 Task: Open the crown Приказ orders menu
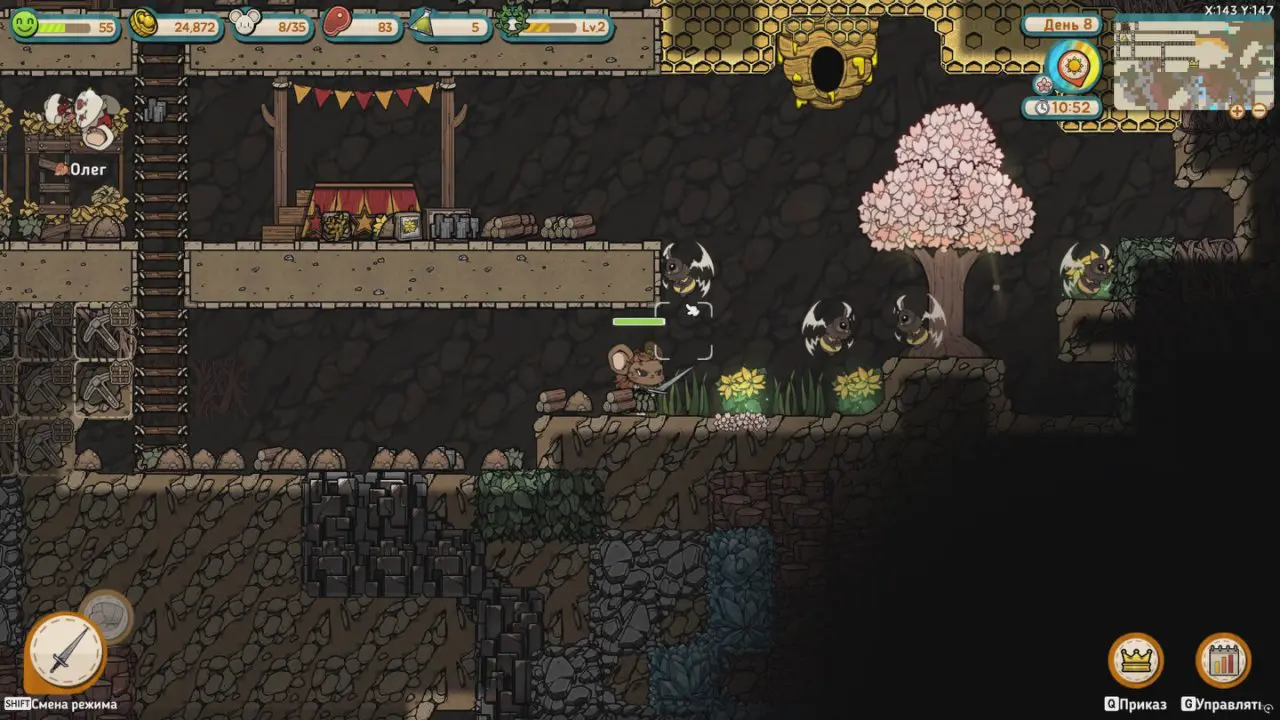pos(1135,660)
